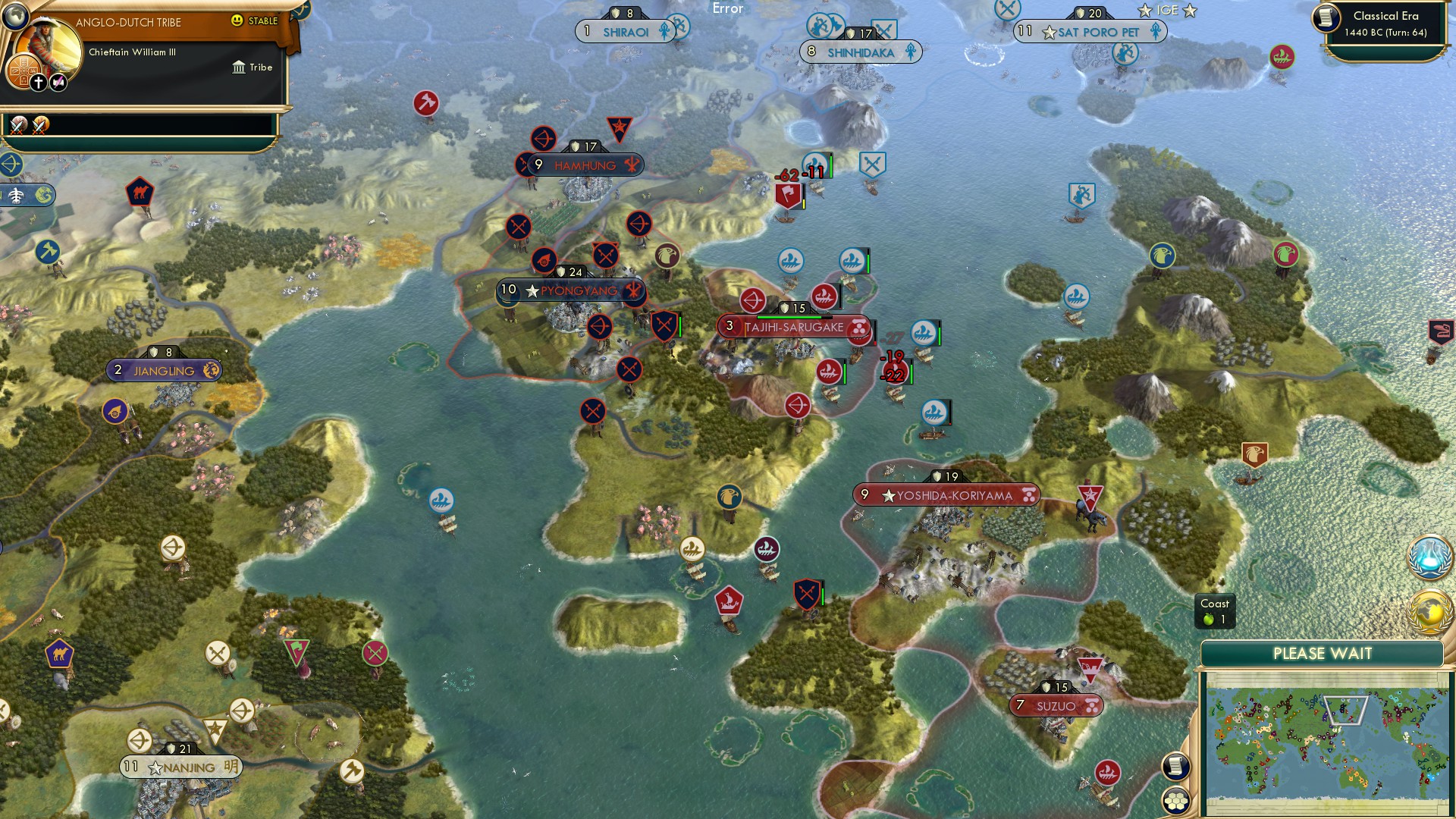
Task: Select the blue archer unit icon on left edge
Action: [11, 164]
